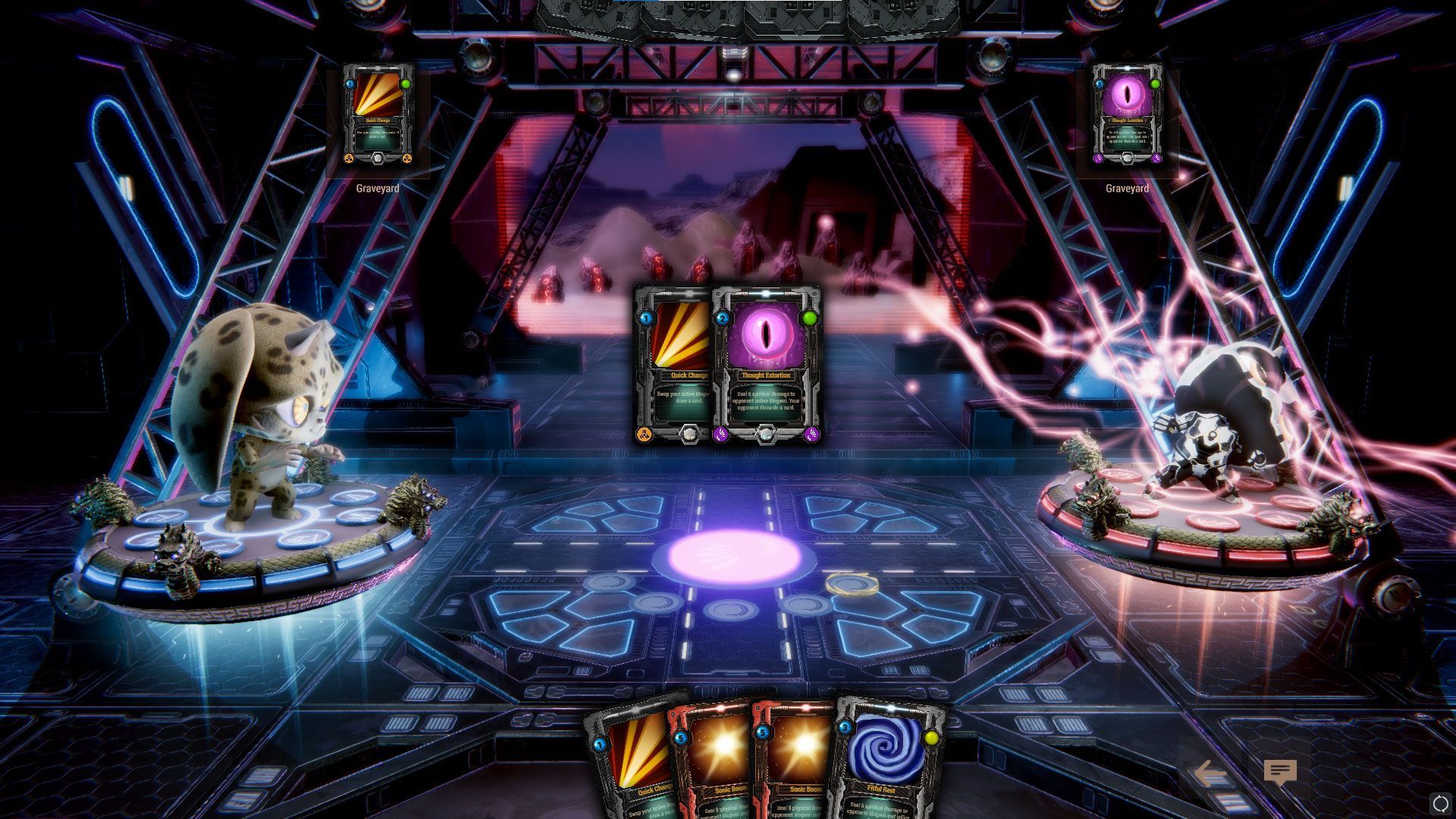Click the circular refresh arrows icon

pos(1439,804)
